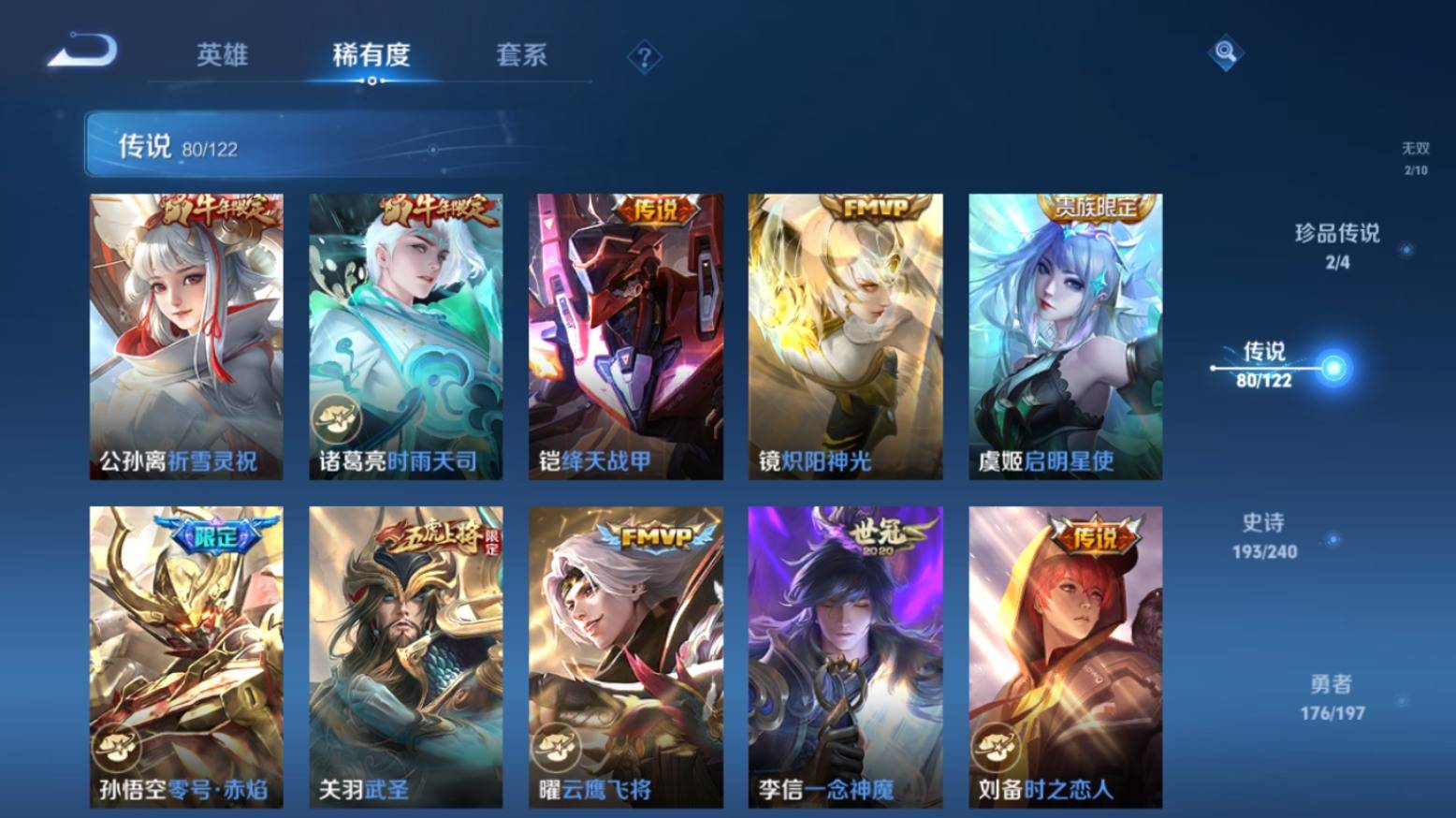Choose the 刘备 时之恋人 skin card
Screen dimensions: 1456x818
point(1065,657)
